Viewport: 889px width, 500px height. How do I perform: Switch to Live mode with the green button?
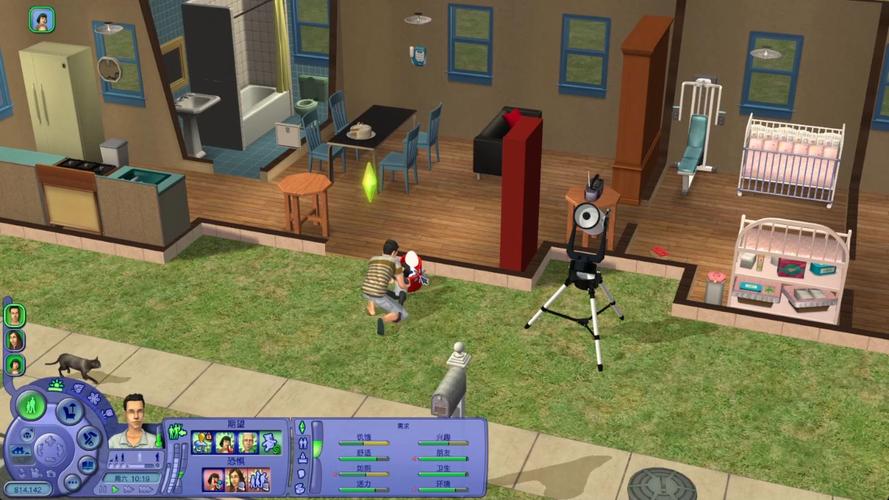32,406
